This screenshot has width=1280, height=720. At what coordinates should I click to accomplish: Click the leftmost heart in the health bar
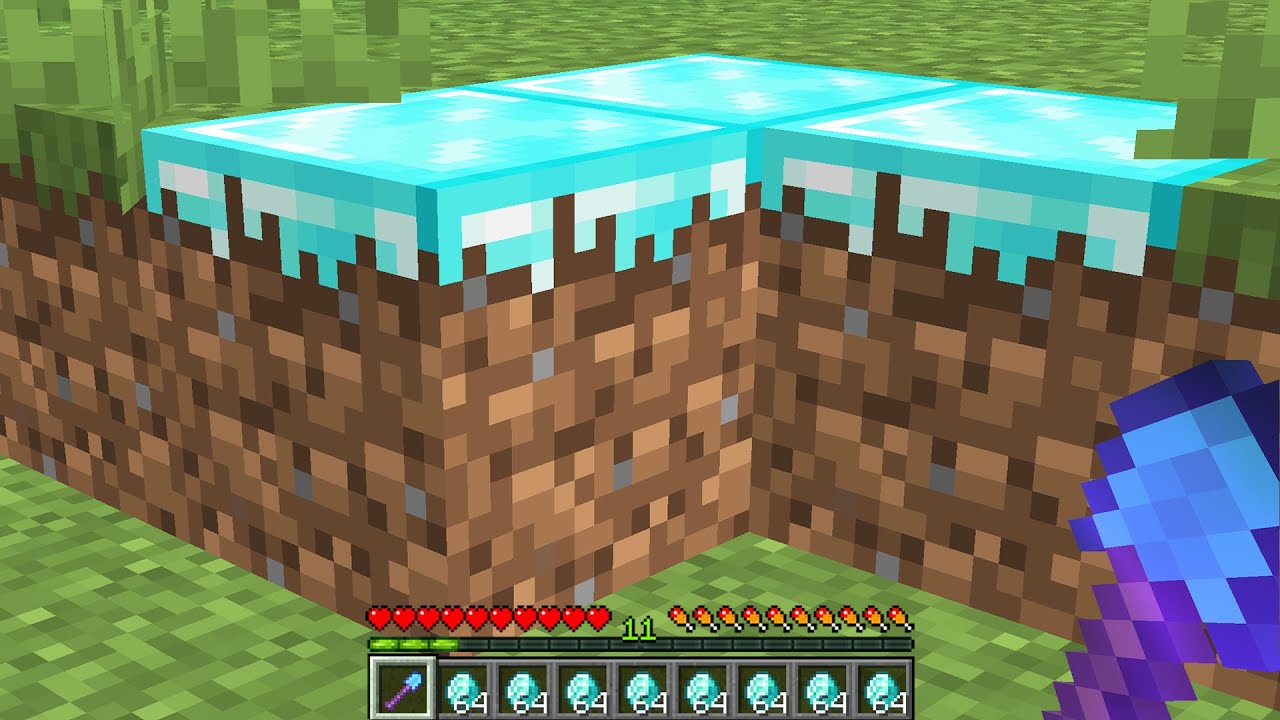coord(379,616)
